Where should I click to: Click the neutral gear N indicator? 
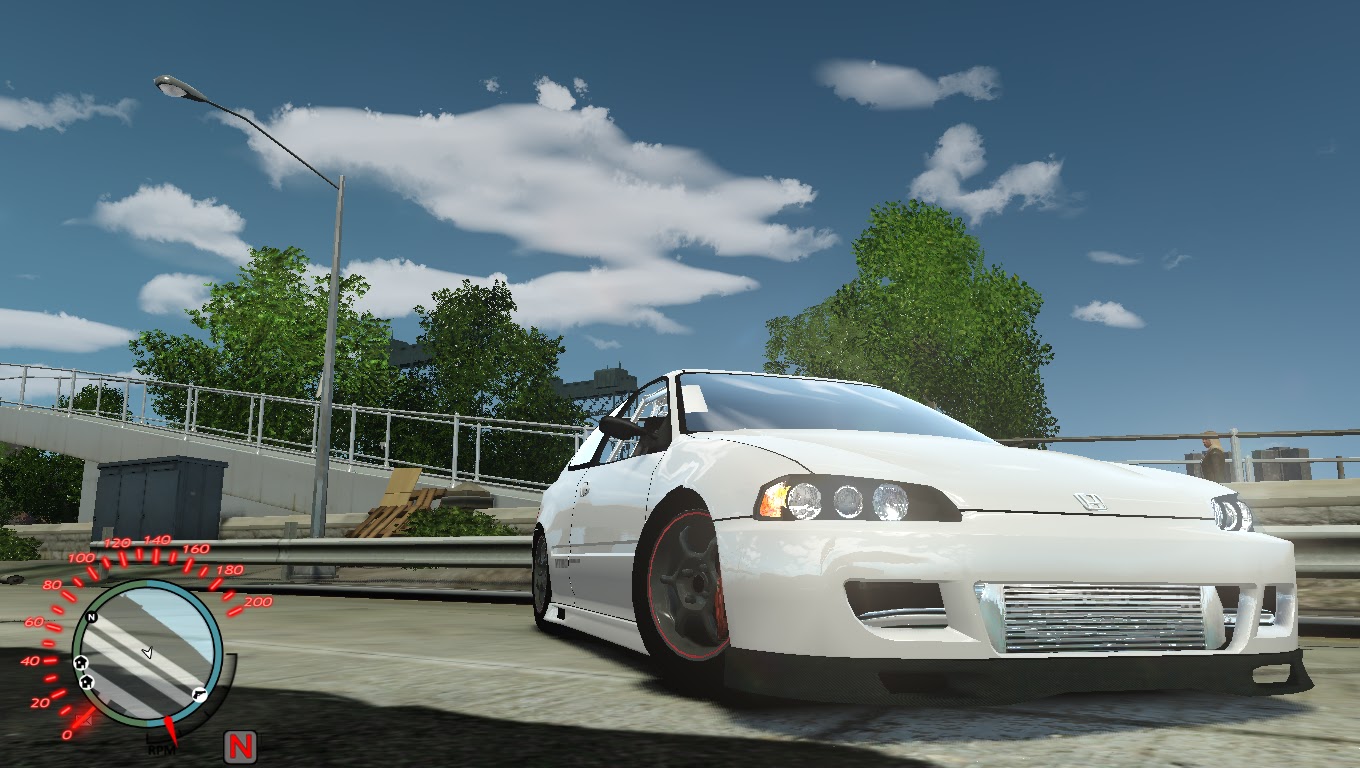240,745
